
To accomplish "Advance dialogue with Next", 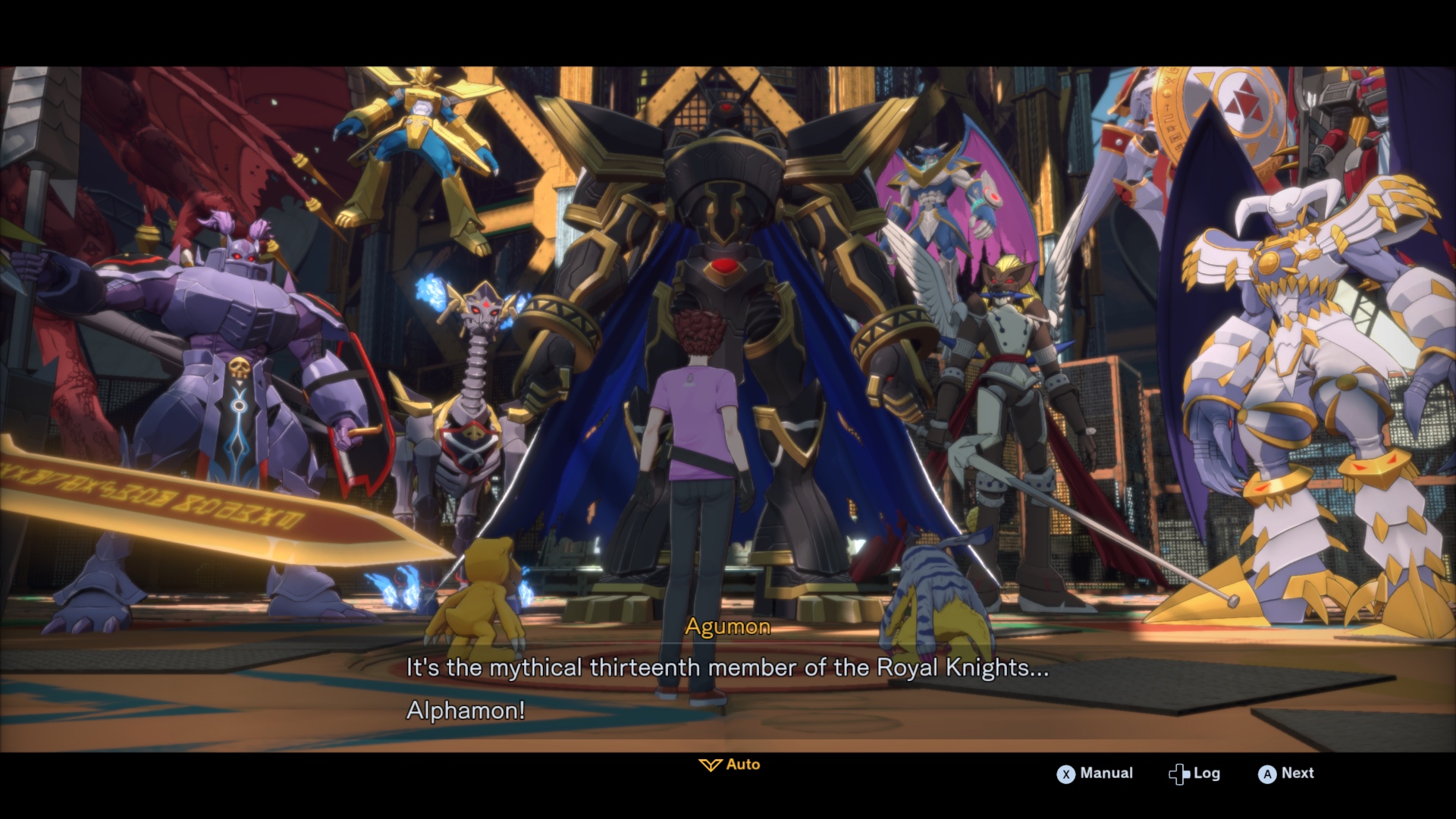I will pyautogui.click(x=1286, y=773).
